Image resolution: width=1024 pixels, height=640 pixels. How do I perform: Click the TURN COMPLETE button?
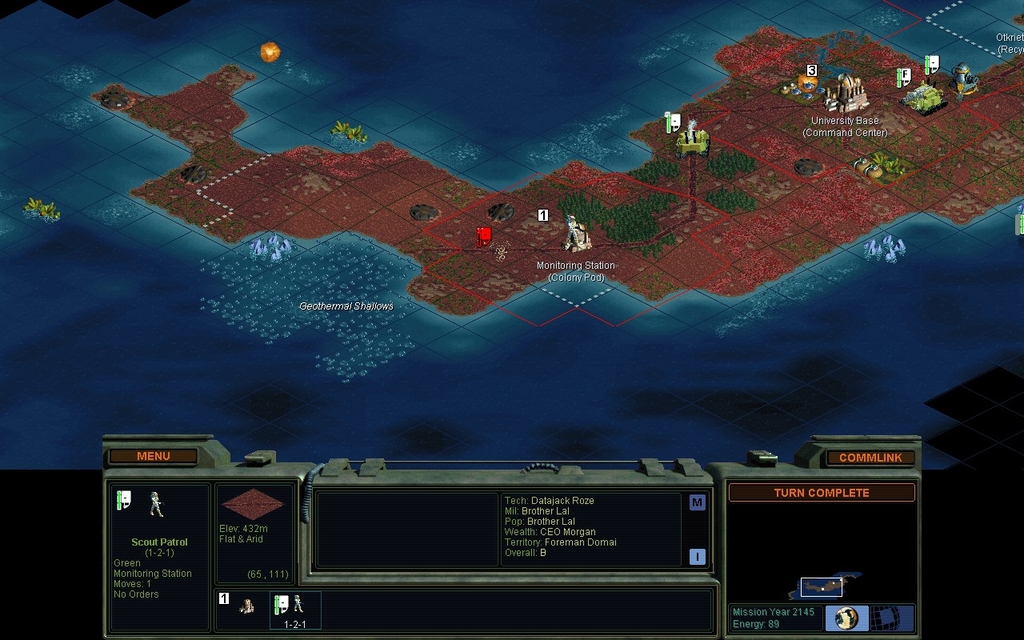821,493
